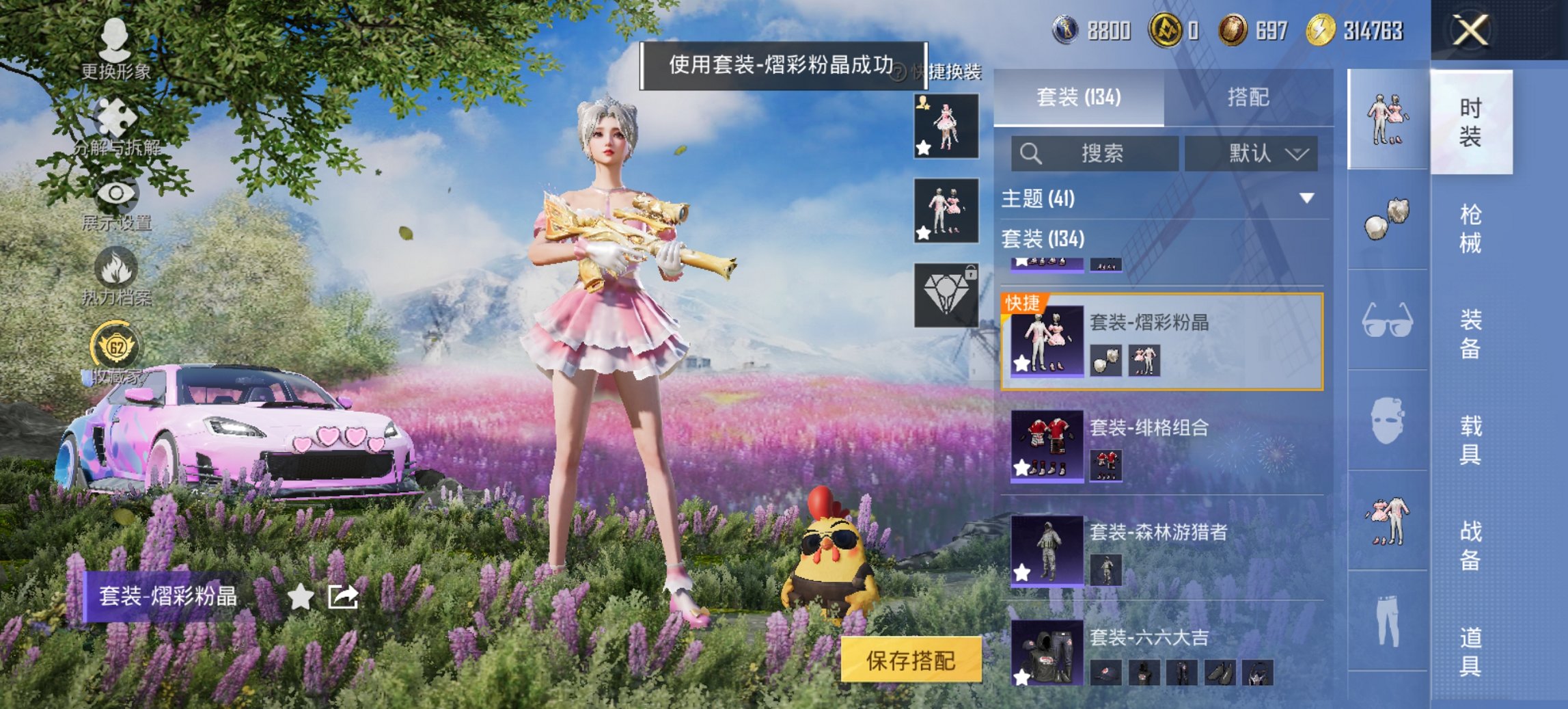The image size is (1568, 709).
Task: Open 展示设置 display settings eye icon
Action: click(116, 194)
